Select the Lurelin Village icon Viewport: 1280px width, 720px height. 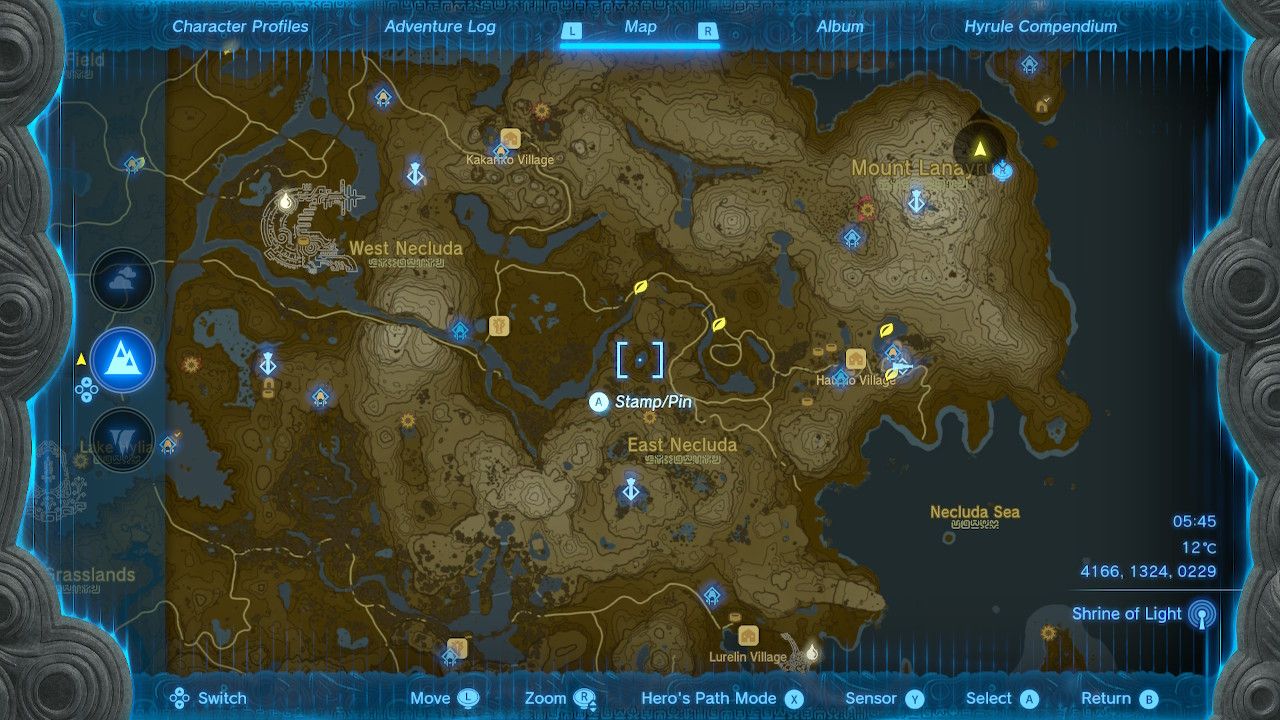(x=748, y=637)
